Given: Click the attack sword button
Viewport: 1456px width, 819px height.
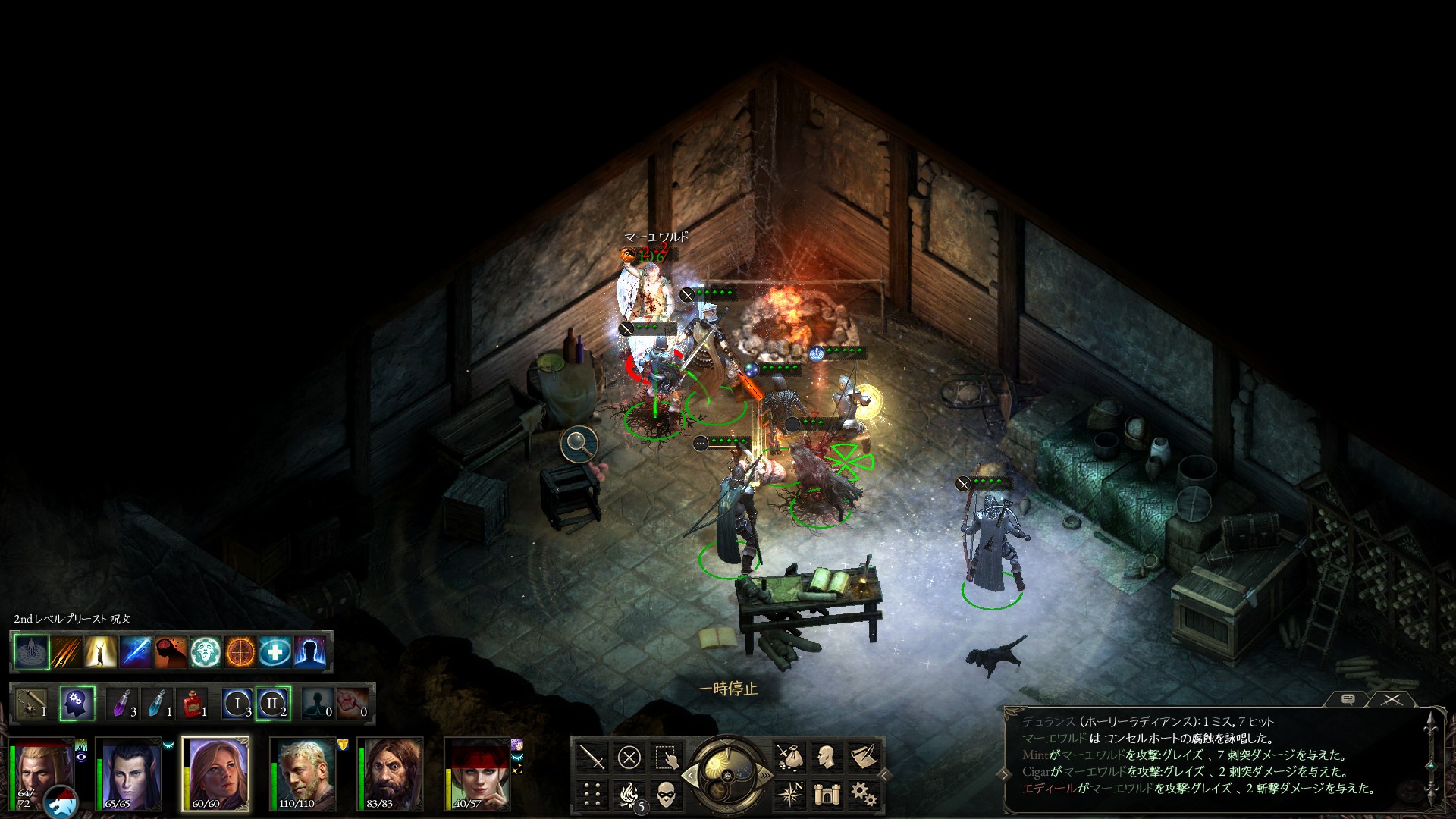Looking at the screenshot, I should (x=592, y=757).
